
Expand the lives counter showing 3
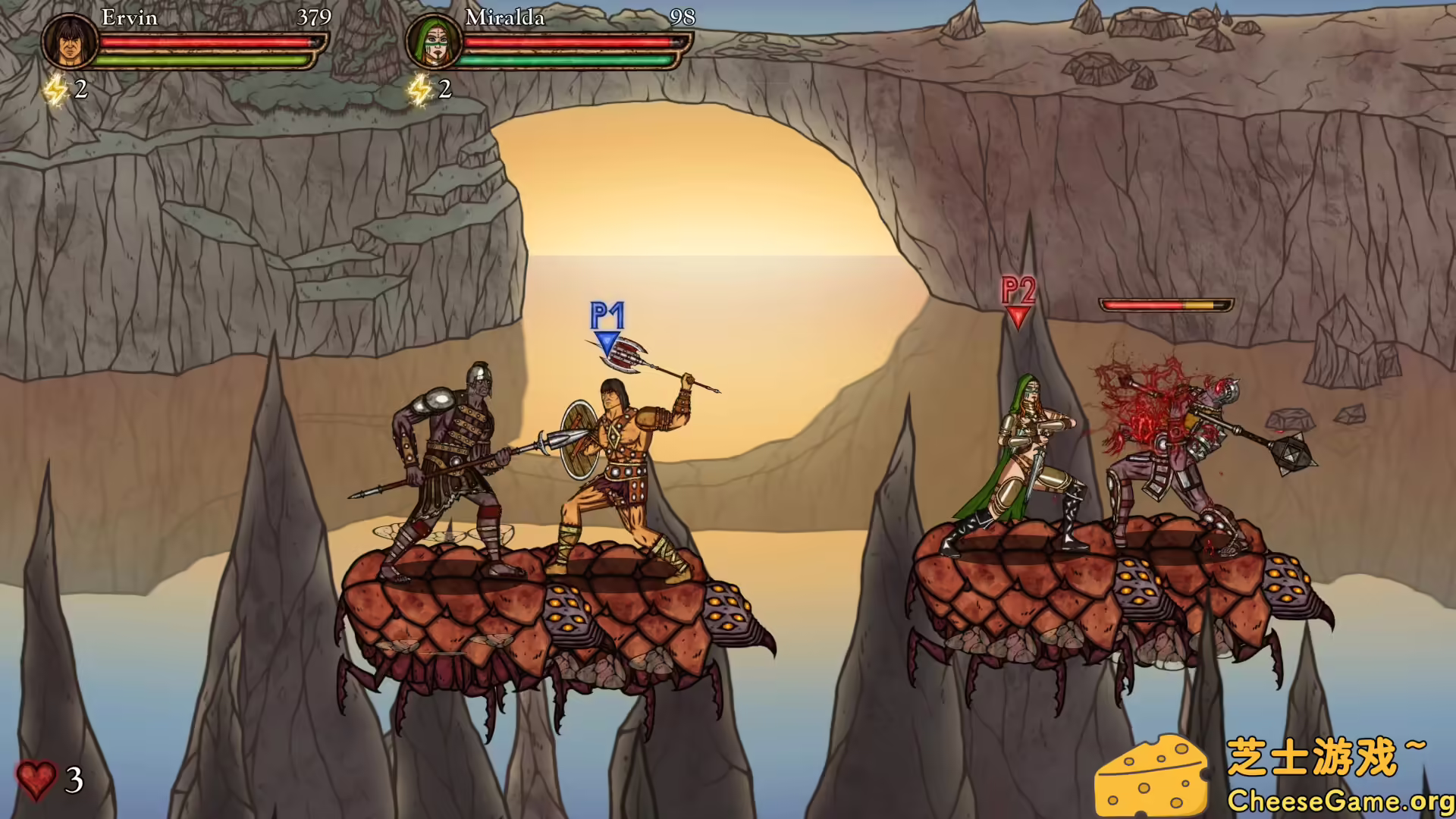(x=74, y=778)
